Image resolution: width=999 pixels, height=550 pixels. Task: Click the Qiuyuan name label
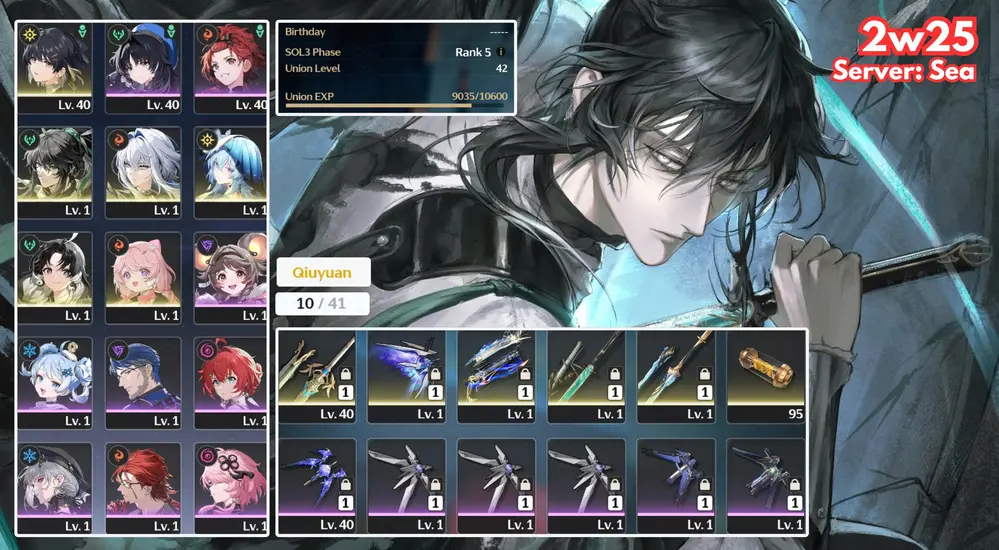[322, 272]
